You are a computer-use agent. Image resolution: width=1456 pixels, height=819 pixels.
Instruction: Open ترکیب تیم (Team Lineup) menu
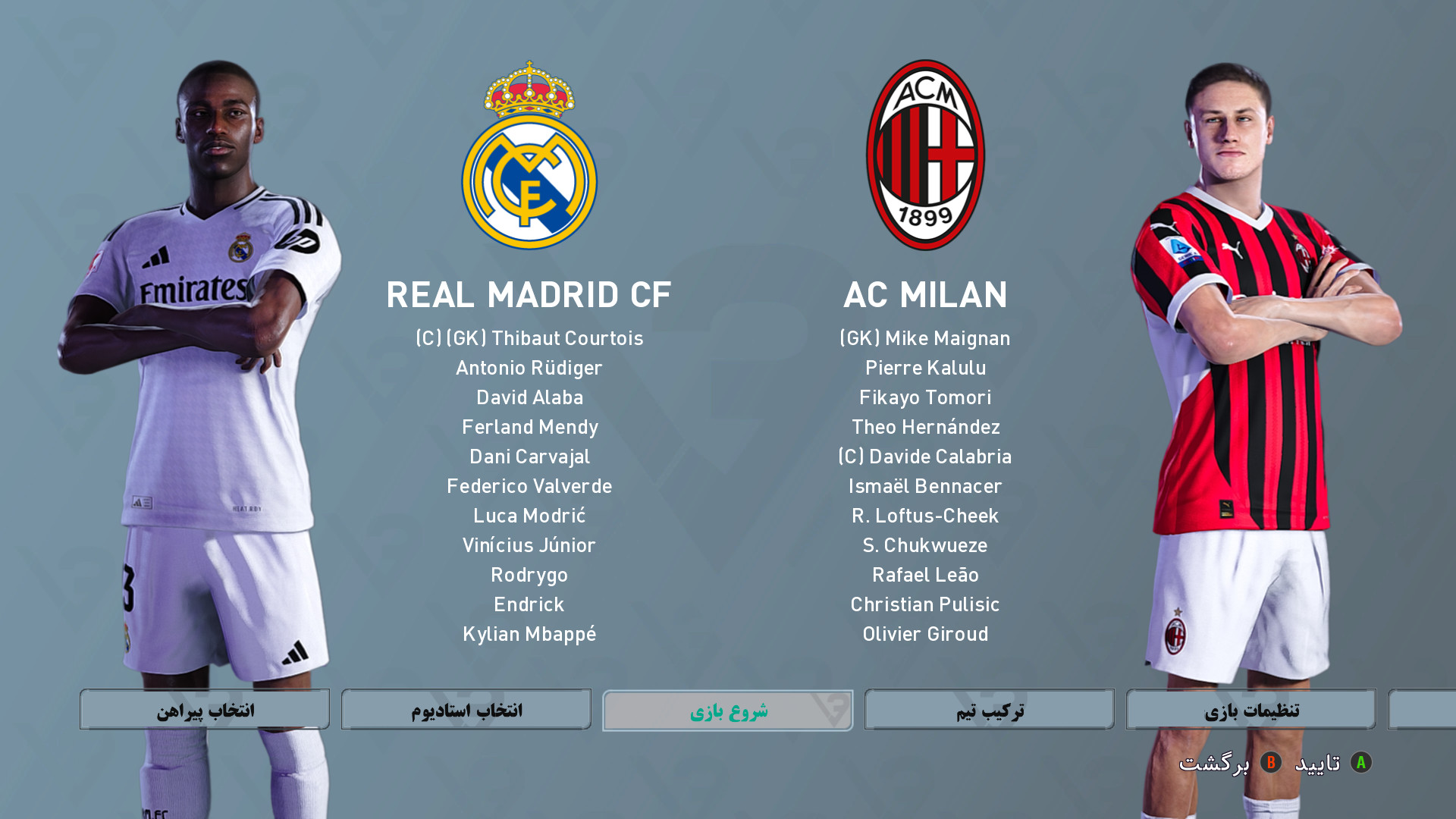pyautogui.click(x=990, y=710)
